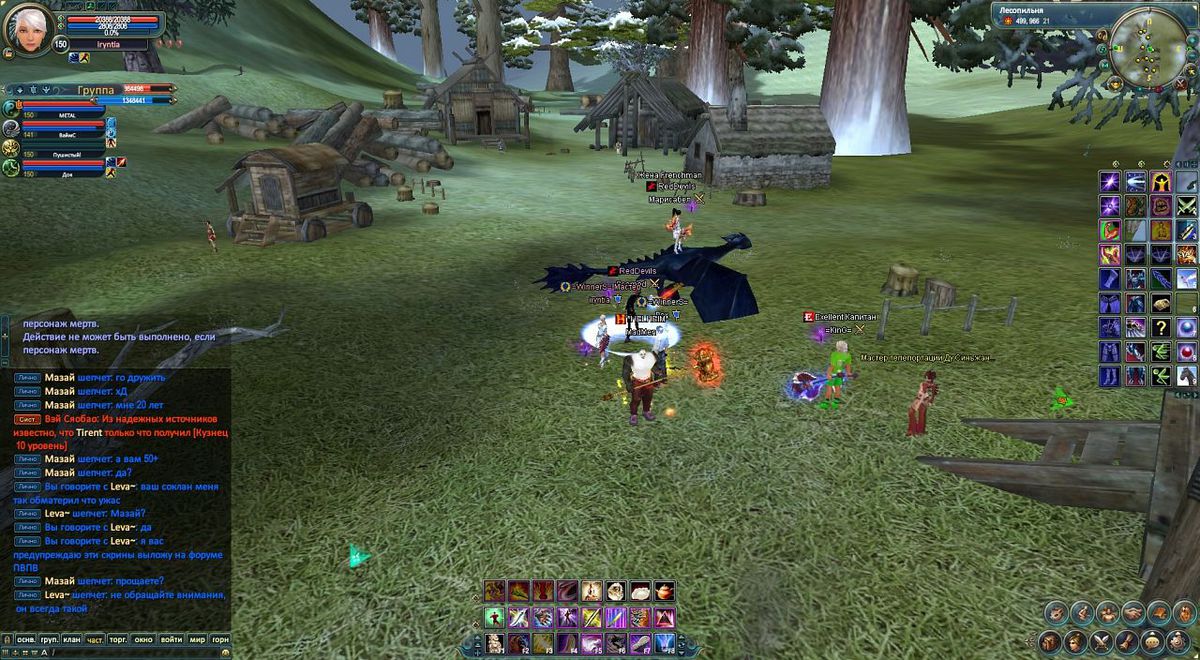
Task: Show the «горн» chat channel tab
Action: (221, 639)
